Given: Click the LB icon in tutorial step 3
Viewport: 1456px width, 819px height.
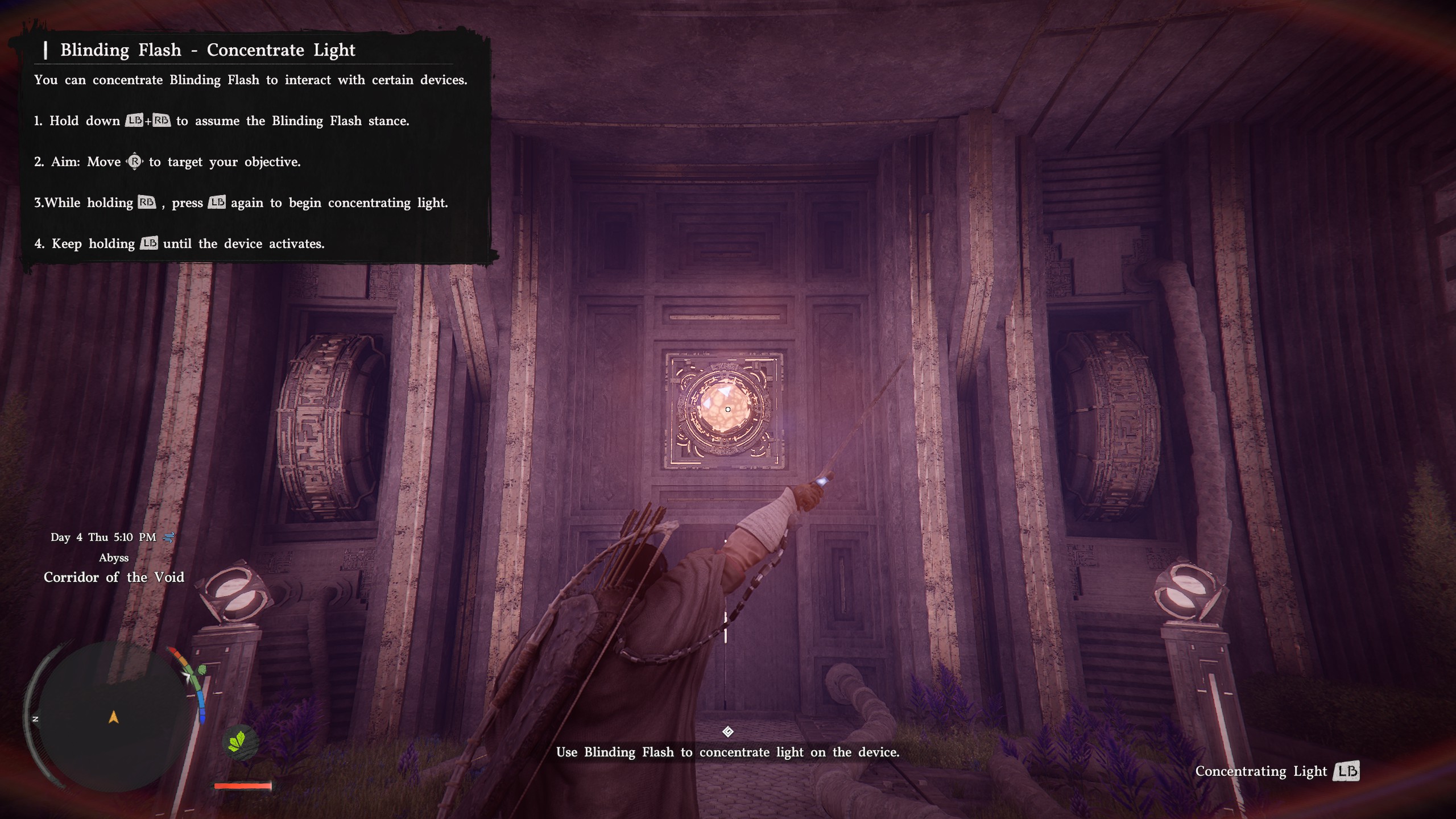Looking at the screenshot, I should 217,202.
